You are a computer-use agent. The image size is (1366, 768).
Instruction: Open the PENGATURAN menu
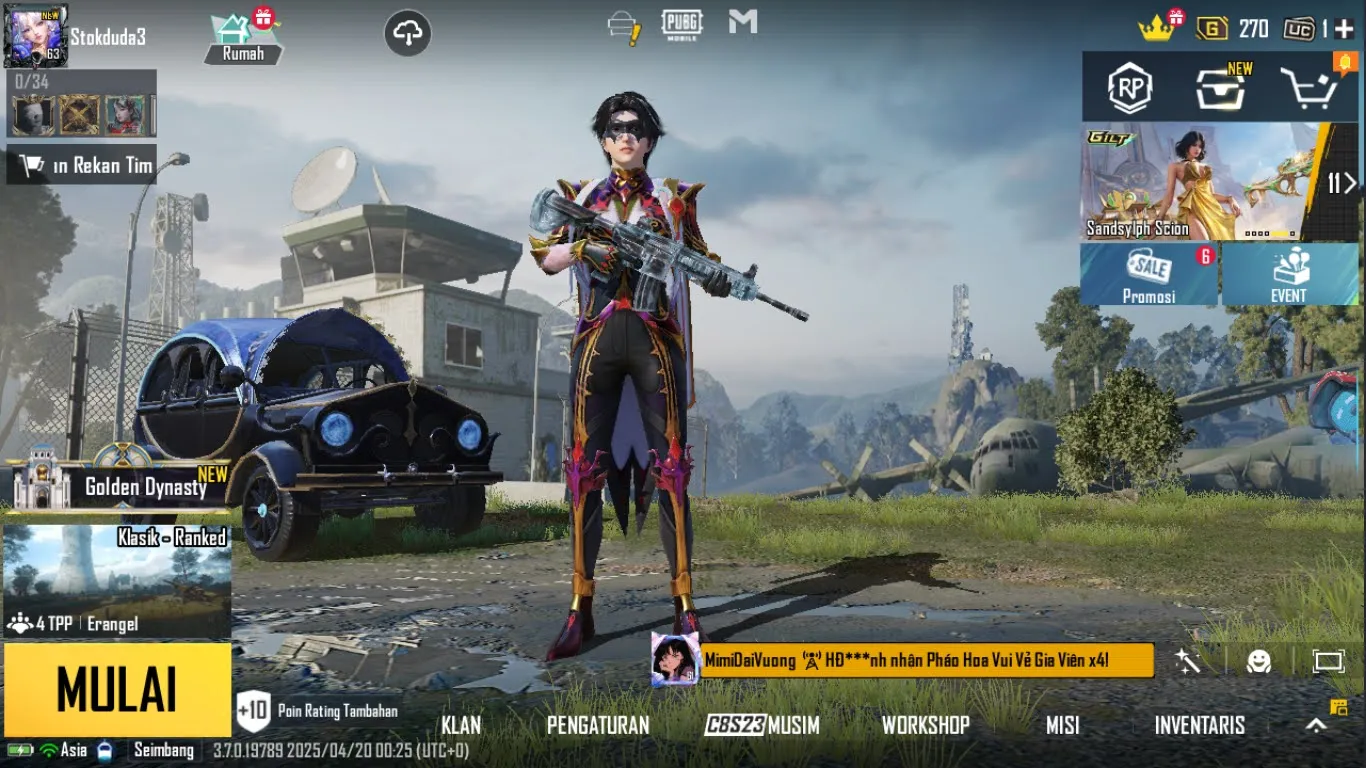point(600,725)
